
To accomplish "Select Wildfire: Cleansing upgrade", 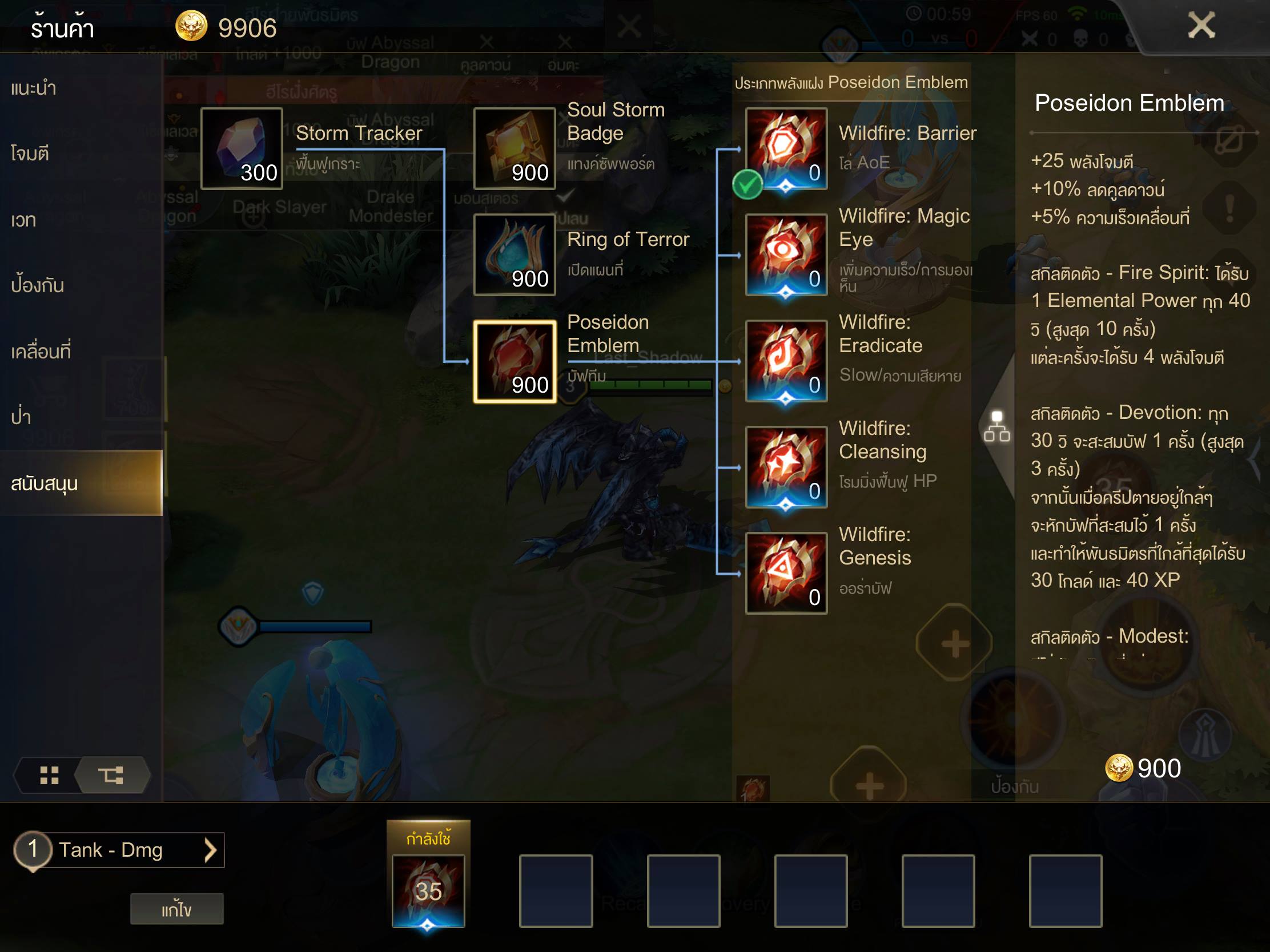I will click(x=786, y=467).
